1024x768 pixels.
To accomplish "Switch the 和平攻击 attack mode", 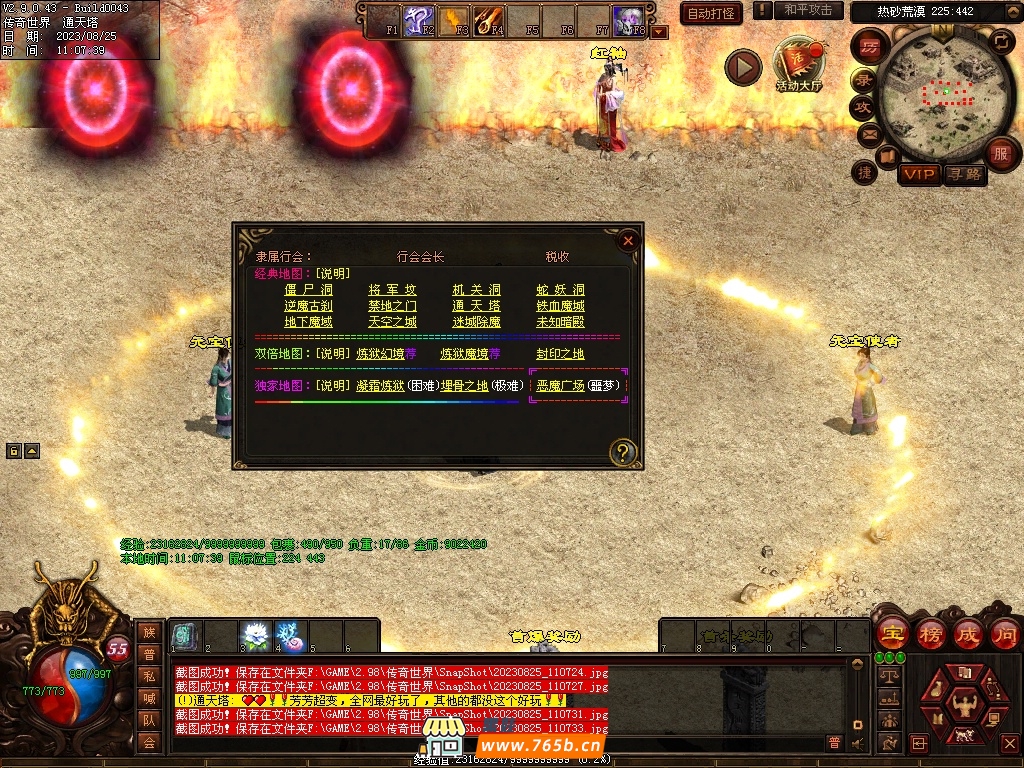I will (808, 11).
